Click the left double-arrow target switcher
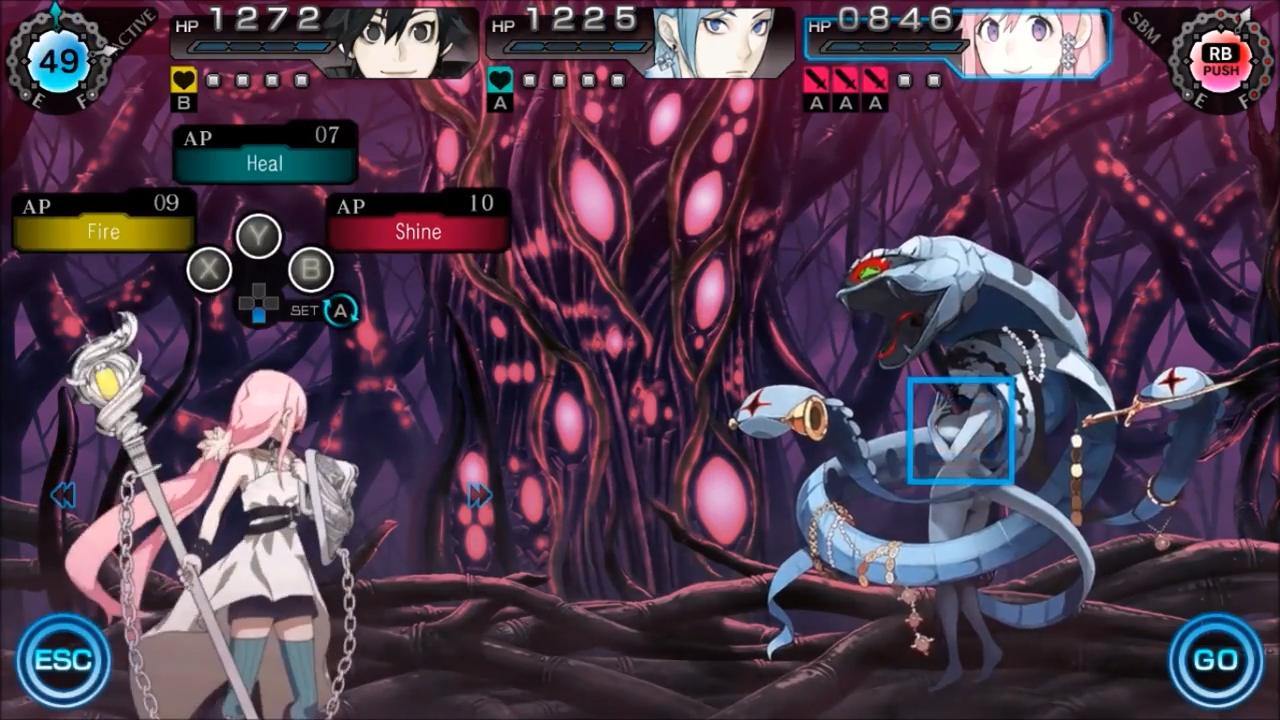The image size is (1280, 720). coord(62,495)
